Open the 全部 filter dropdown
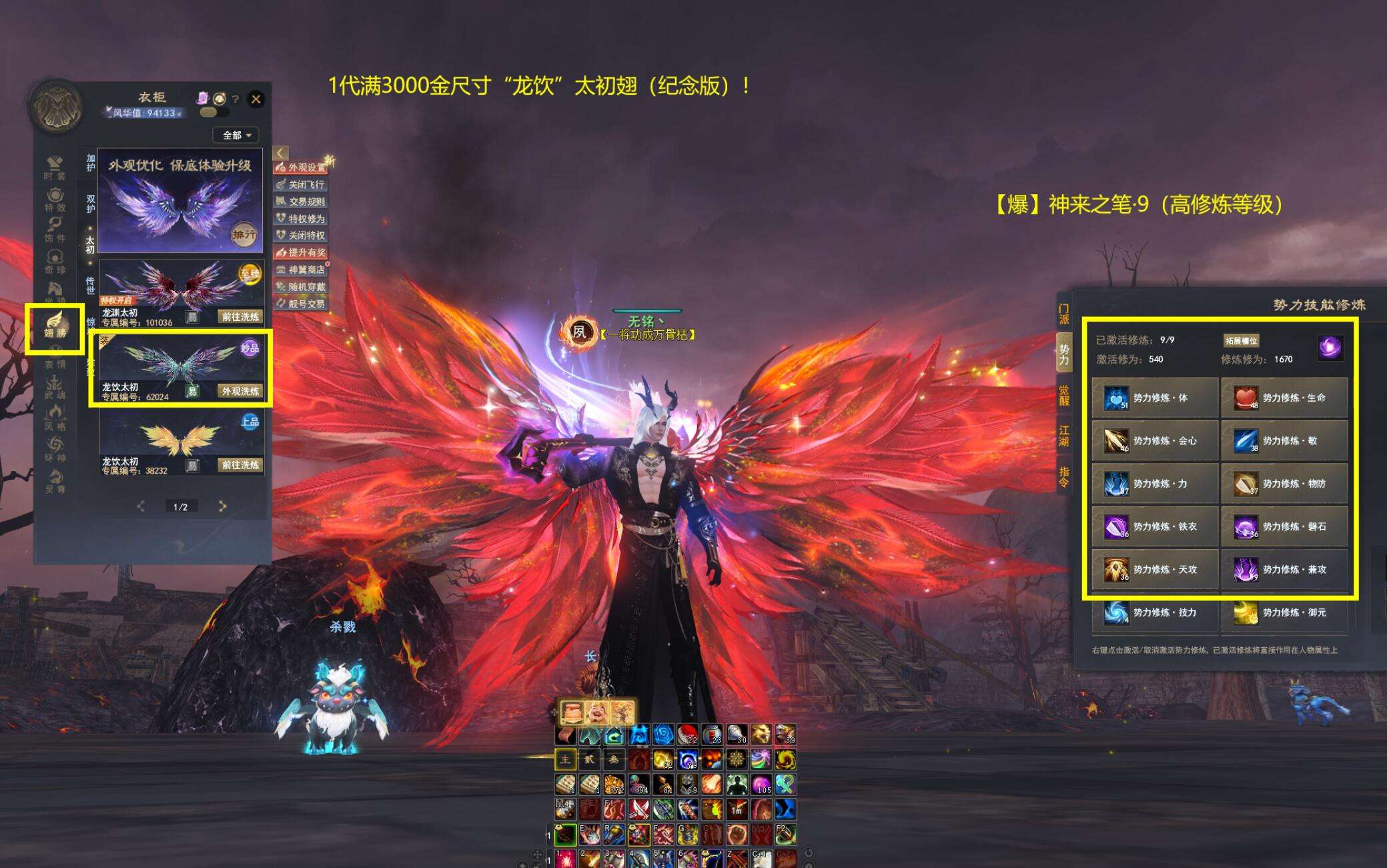Screen dimensions: 1387x868 [x=237, y=135]
